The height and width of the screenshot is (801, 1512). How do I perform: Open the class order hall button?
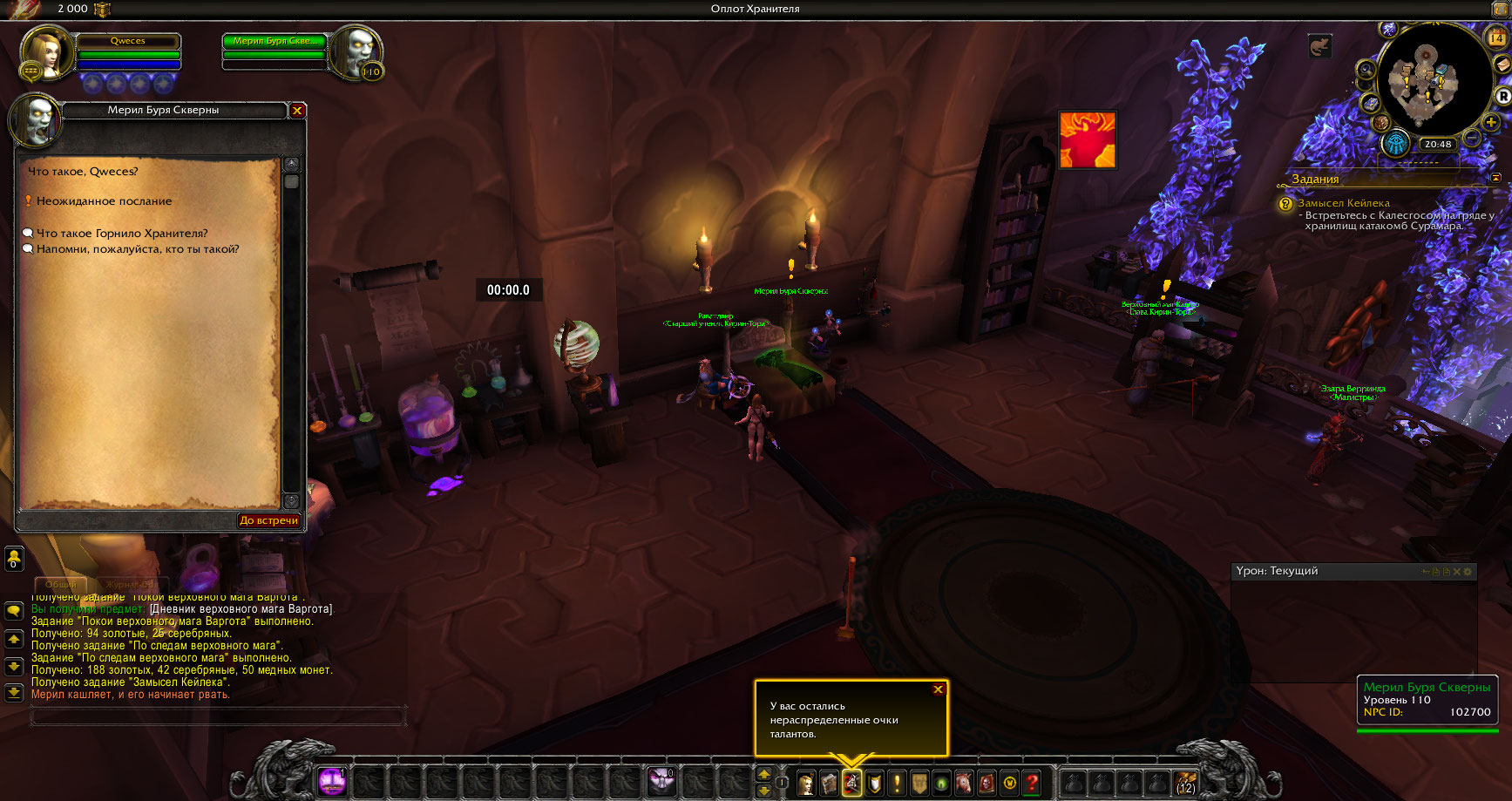[1396, 144]
